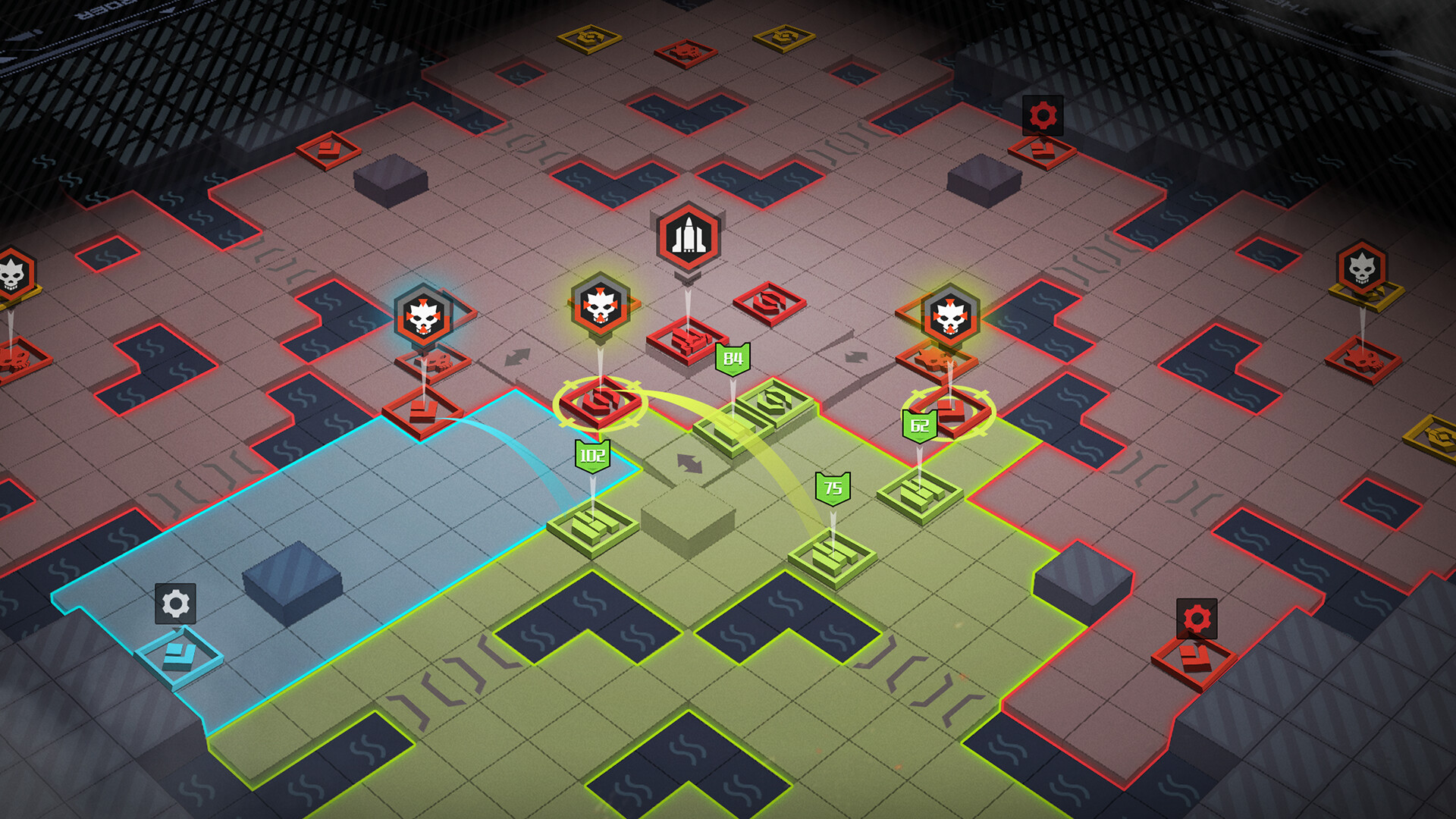Click the 102 strength flag on the green base
1456x819 pixels.
pyautogui.click(x=594, y=455)
